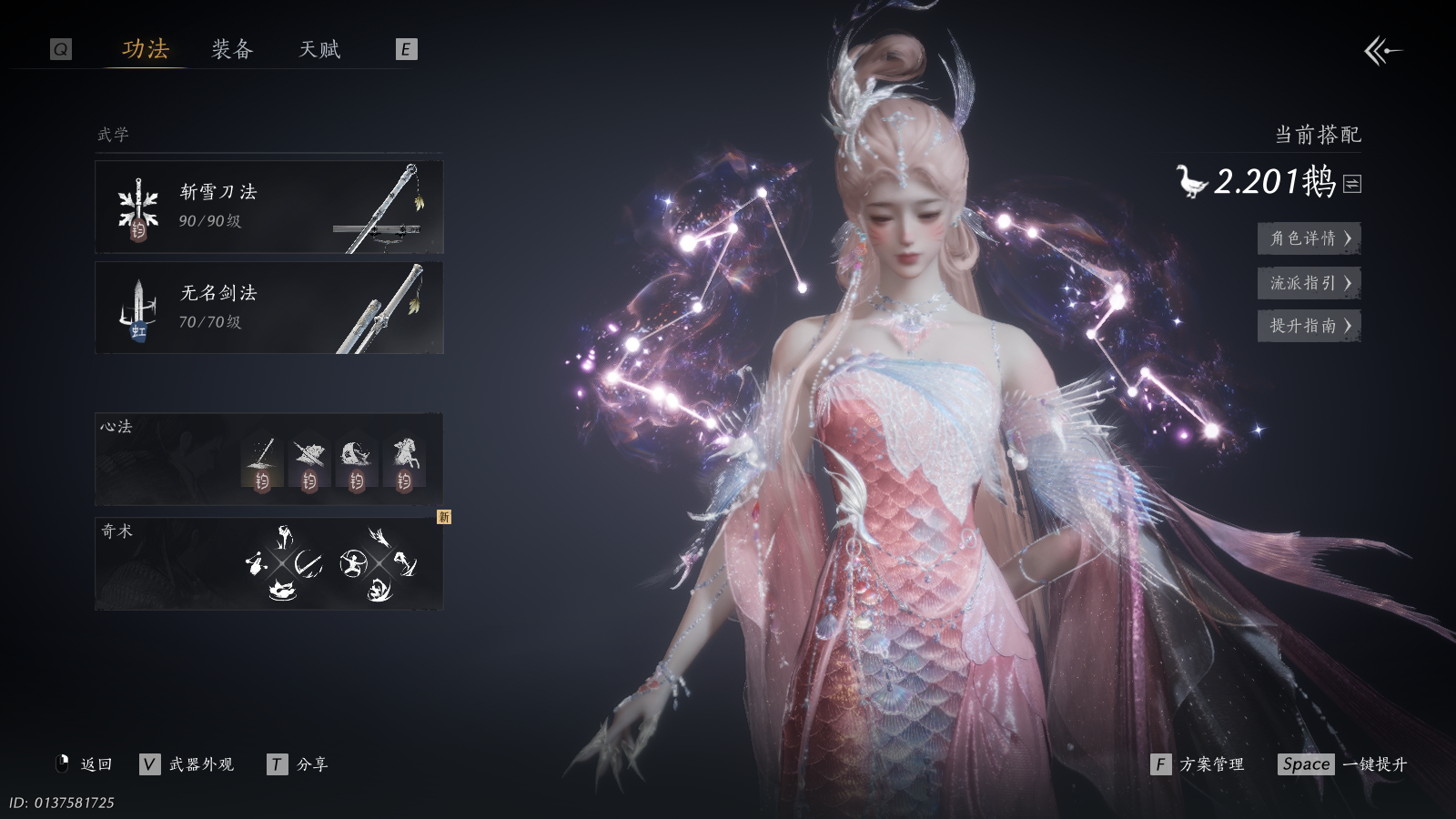The image size is (1456, 819).
Task: Open the 提升指南 guide
Action: click(1309, 326)
